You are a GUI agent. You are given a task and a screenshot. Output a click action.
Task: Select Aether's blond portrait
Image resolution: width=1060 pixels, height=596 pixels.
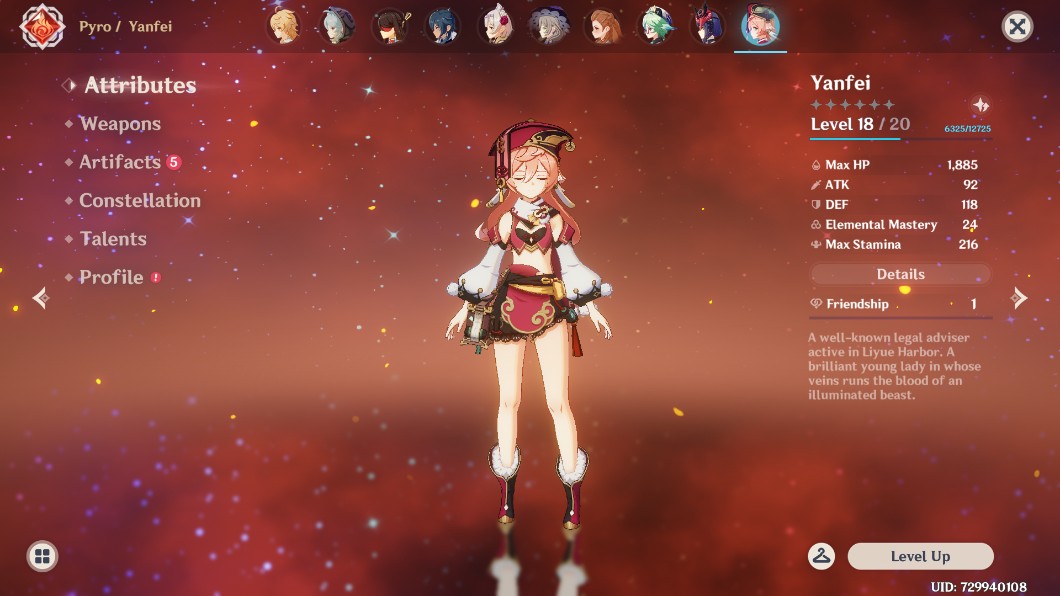pos(283,26)
